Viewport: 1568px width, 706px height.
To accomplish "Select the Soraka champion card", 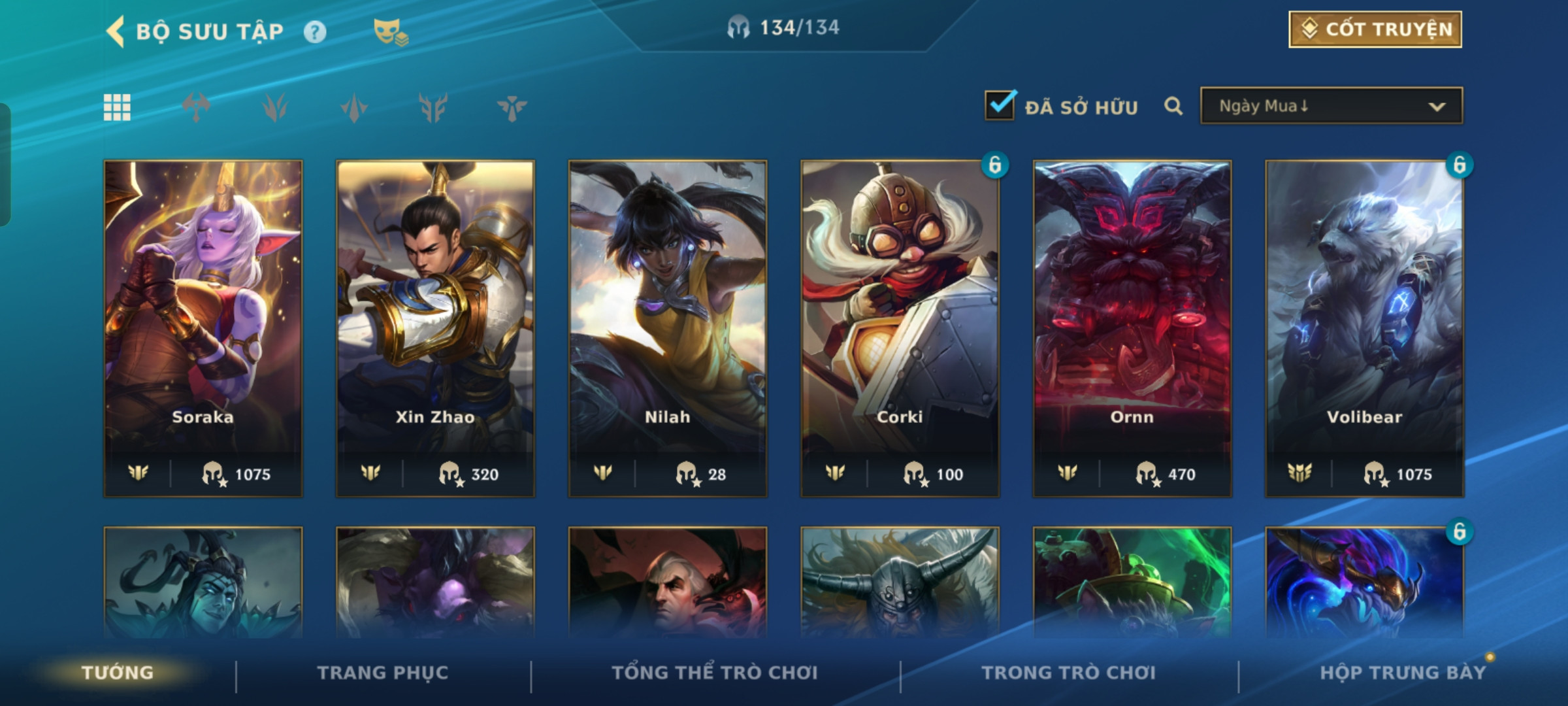I will click(203, 327).
